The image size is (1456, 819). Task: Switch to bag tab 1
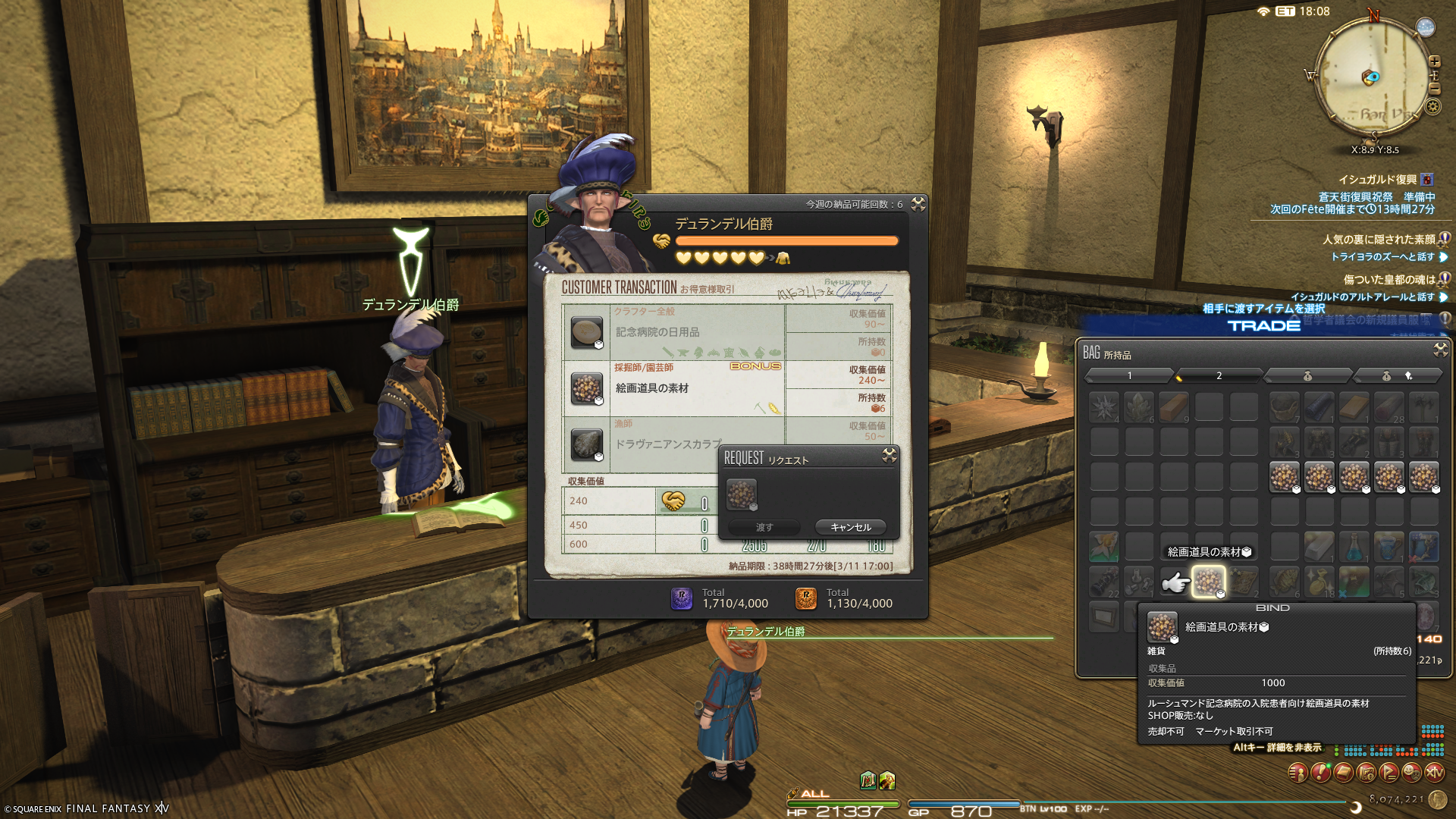(x=1129, y=375)
